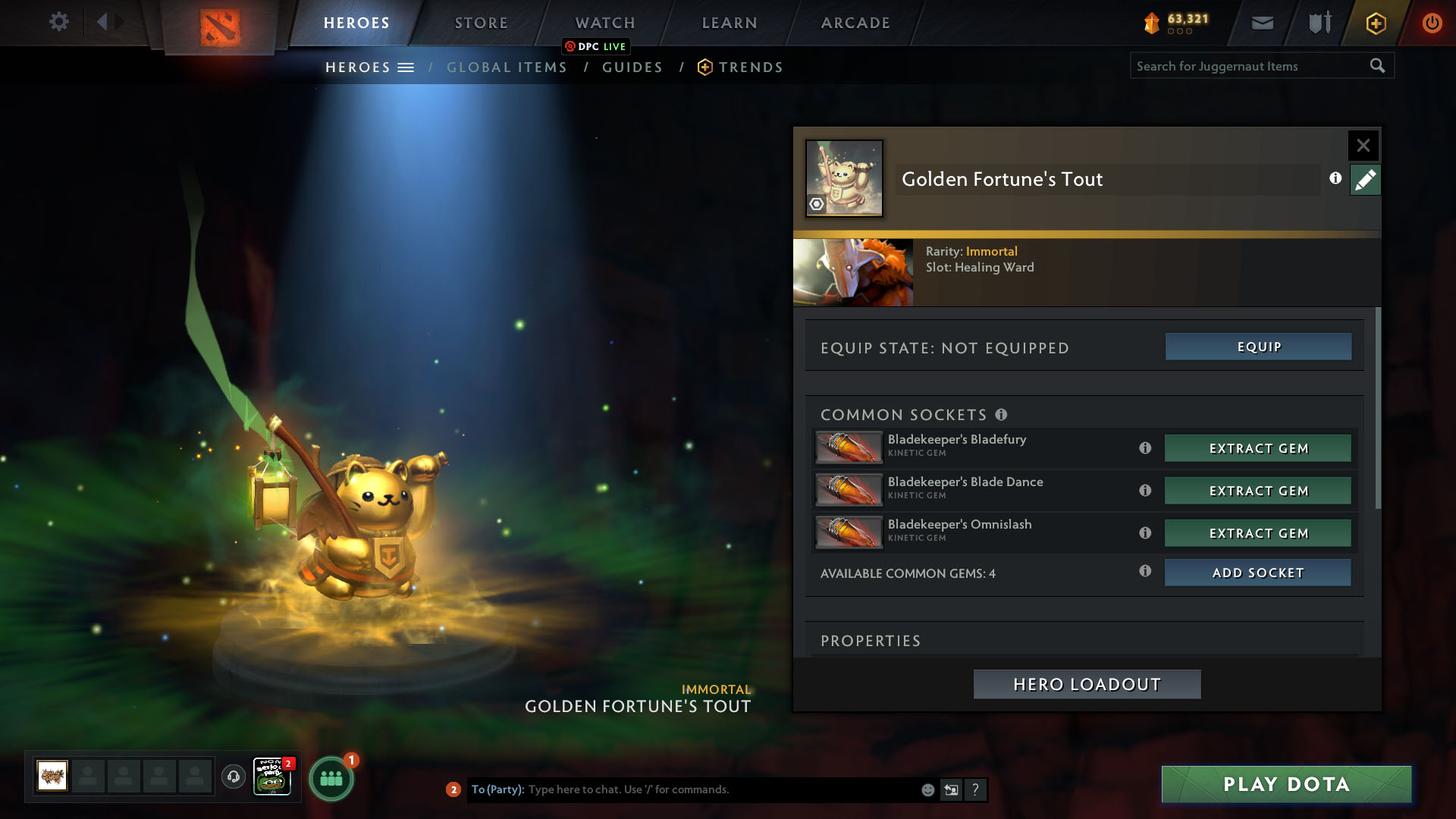Edit item name with pencil button
The width and height of the screenshot is (1456, 819).
coord(1365,180)
